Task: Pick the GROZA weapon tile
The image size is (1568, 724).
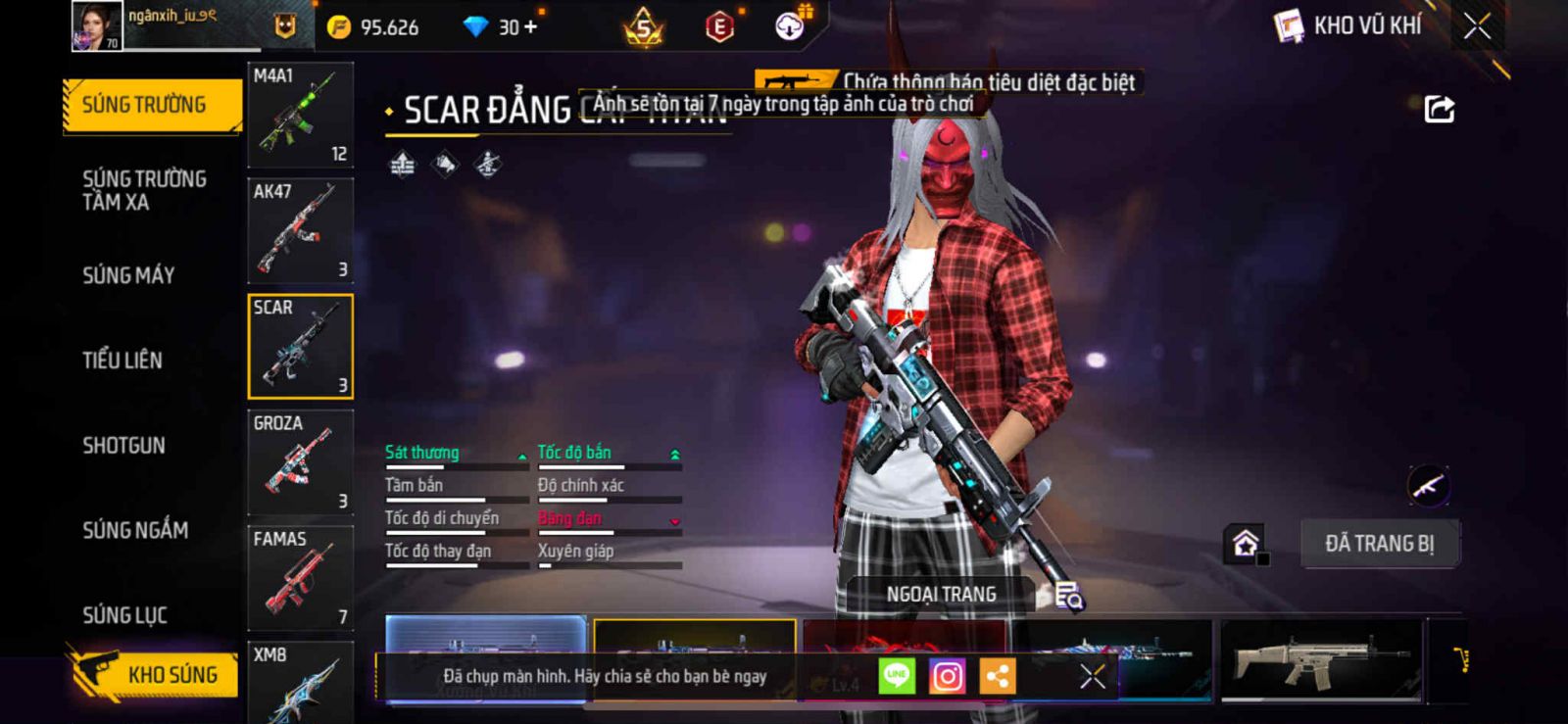Action: pyautogui.click(x=300, y=462)
